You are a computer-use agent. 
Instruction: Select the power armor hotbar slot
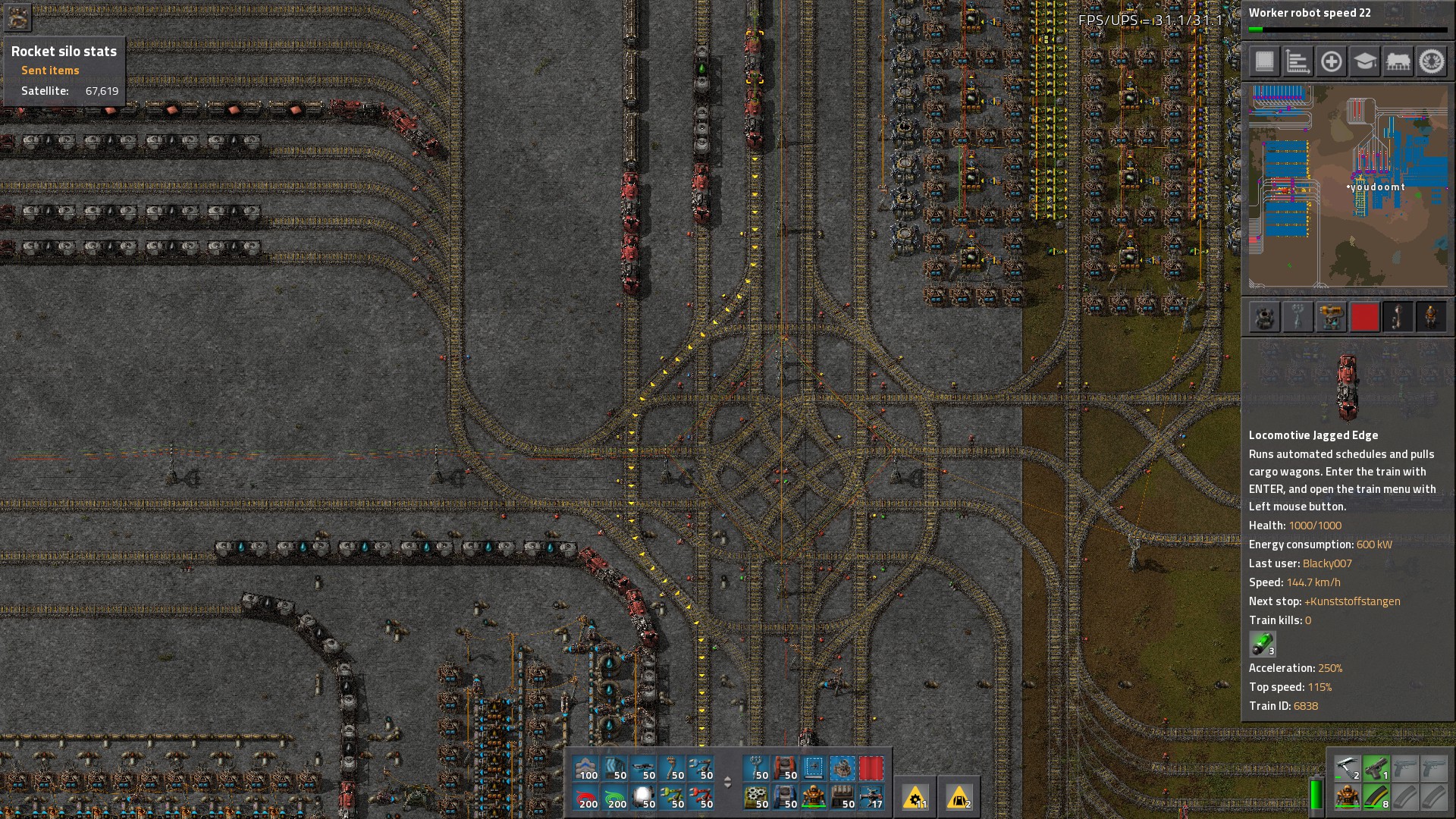pos(813,797)
